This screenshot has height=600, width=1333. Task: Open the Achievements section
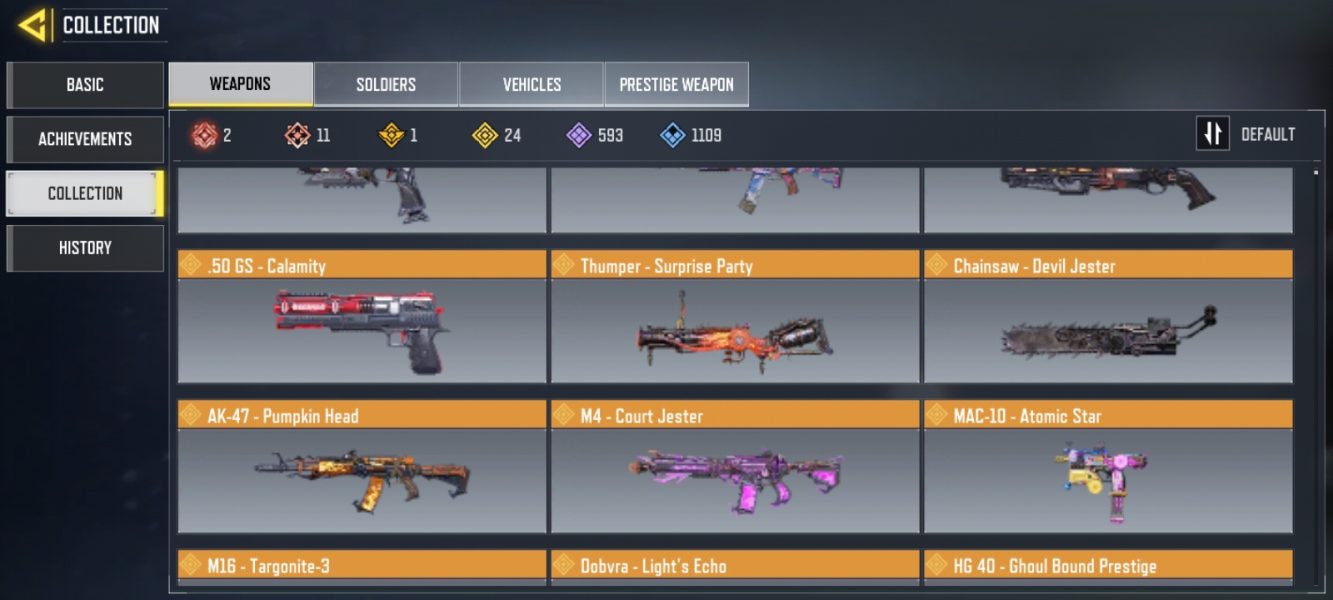click(85, 139)
